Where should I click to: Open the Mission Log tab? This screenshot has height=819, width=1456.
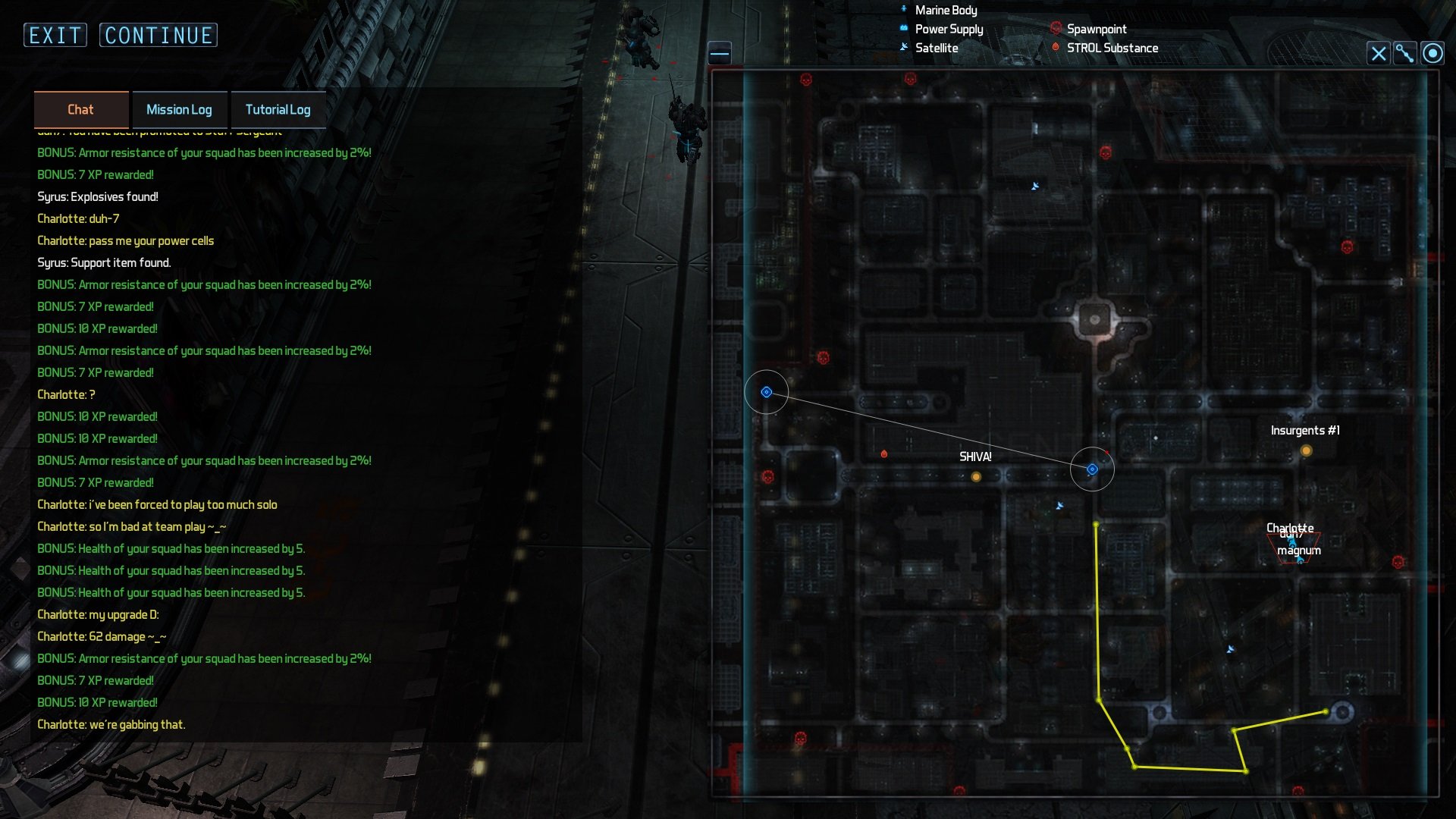coord(179,110)
